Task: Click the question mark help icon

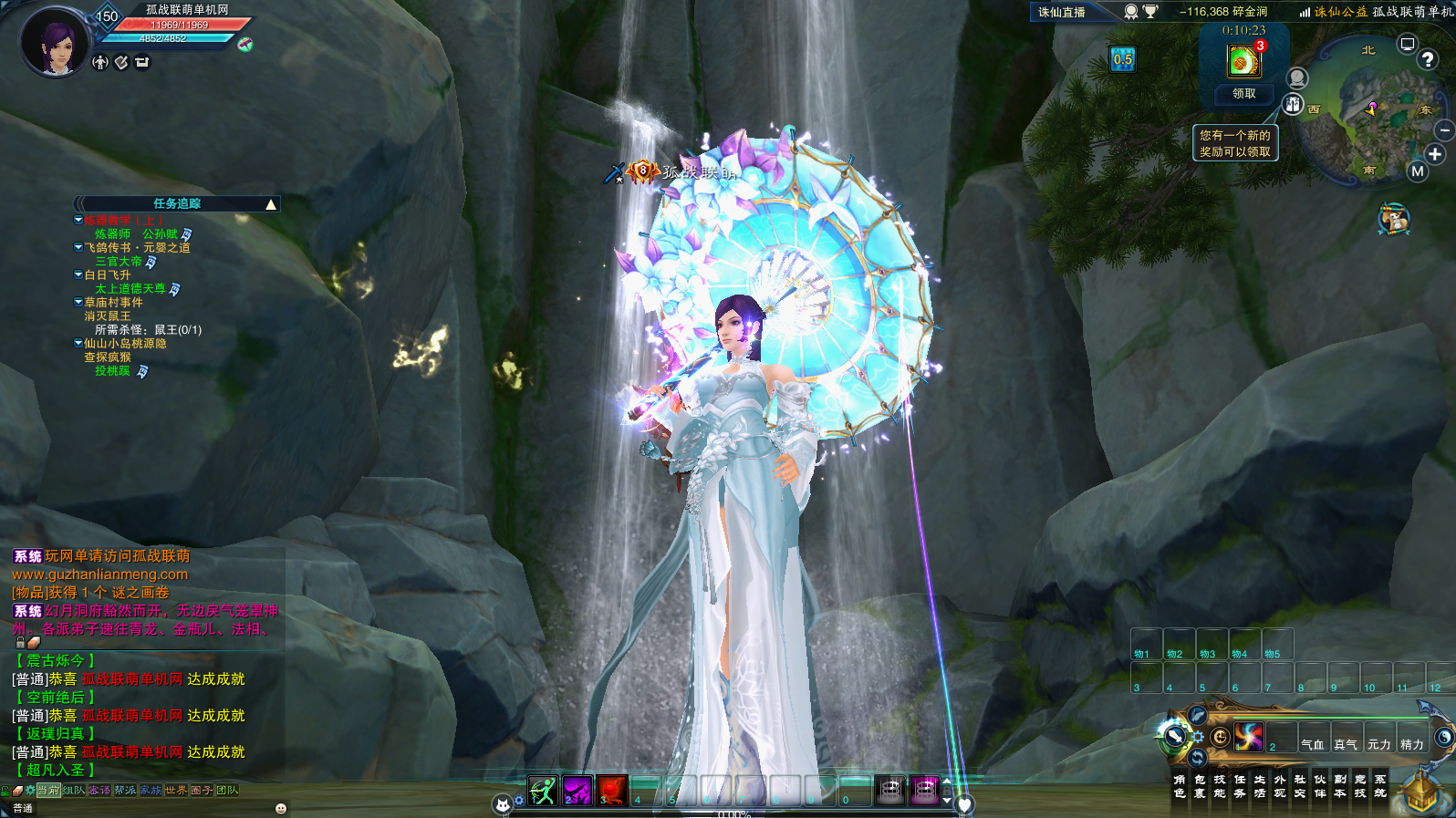Action: pos(1428,60)
